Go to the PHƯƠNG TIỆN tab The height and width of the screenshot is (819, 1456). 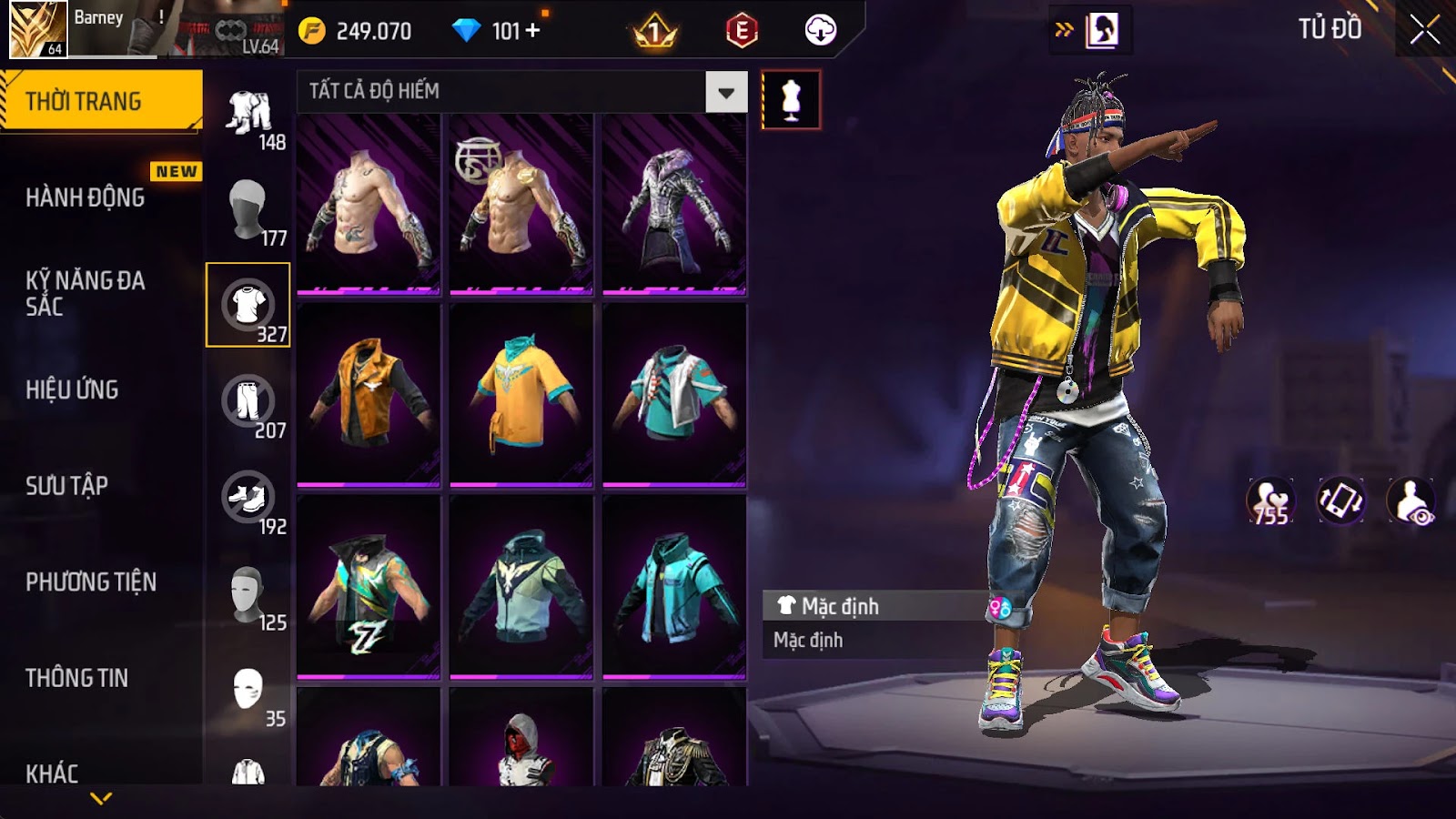tap(91, 581)
